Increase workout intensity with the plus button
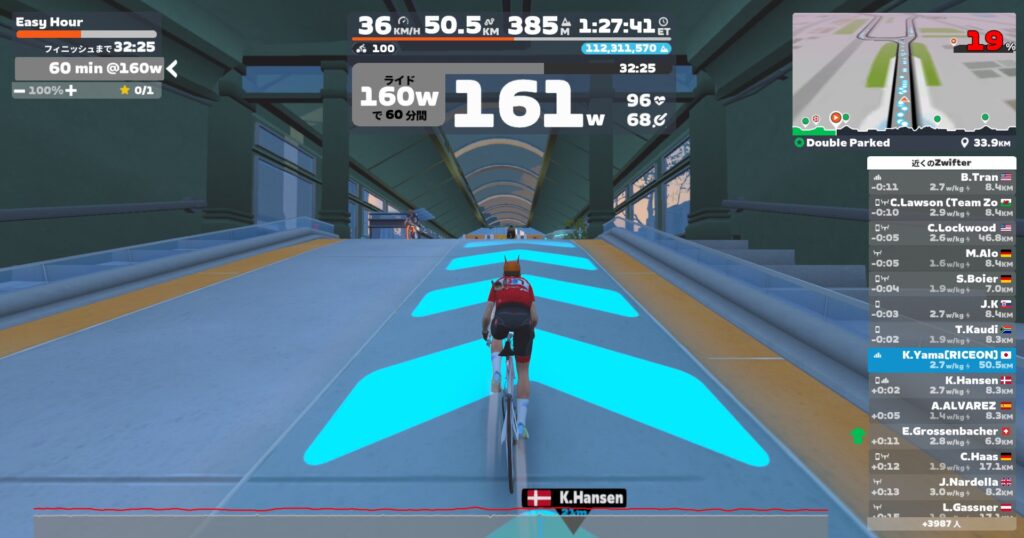This screenshot has height=538, width=1024. coord(71,90)
